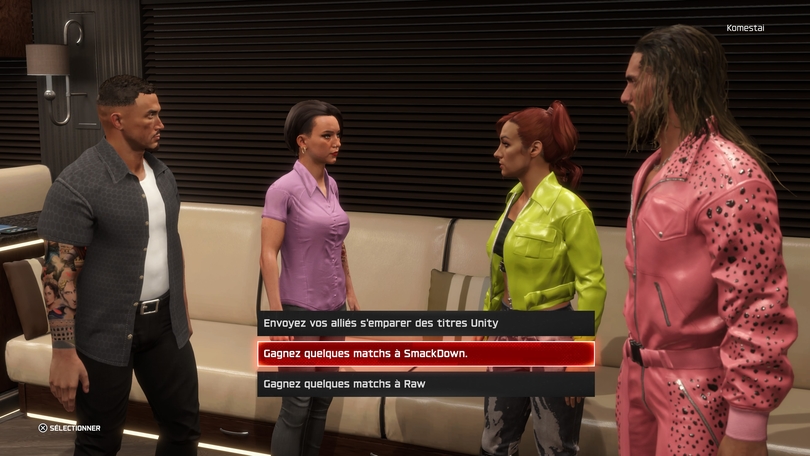Pick the "Gagnez quelques matchs à Raw" reply
Image resolution: width=810 pixels, height=456 pixels.
point(425,383)
